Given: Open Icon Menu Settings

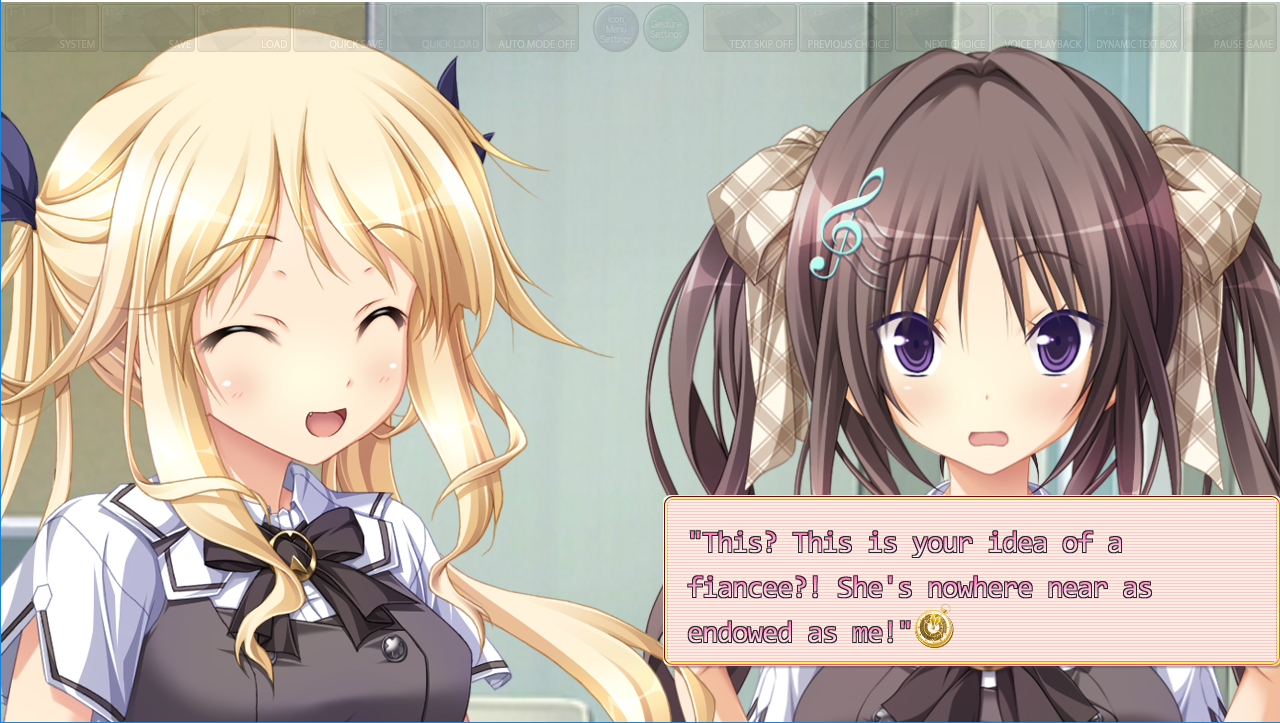Looking at the screenshot, I should point(616,28).
